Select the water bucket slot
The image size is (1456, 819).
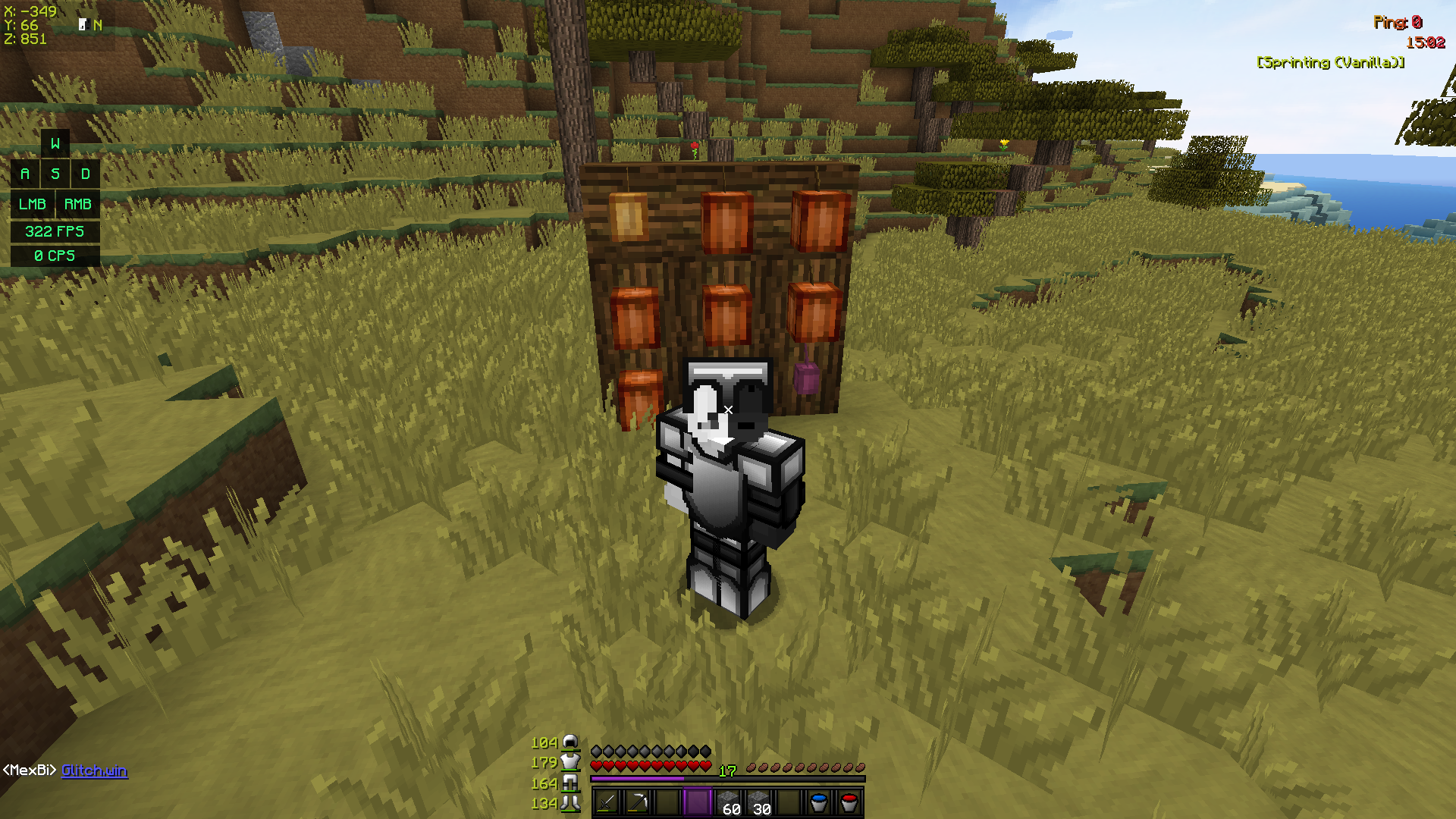pyautogui.click(x=819, y=802)
